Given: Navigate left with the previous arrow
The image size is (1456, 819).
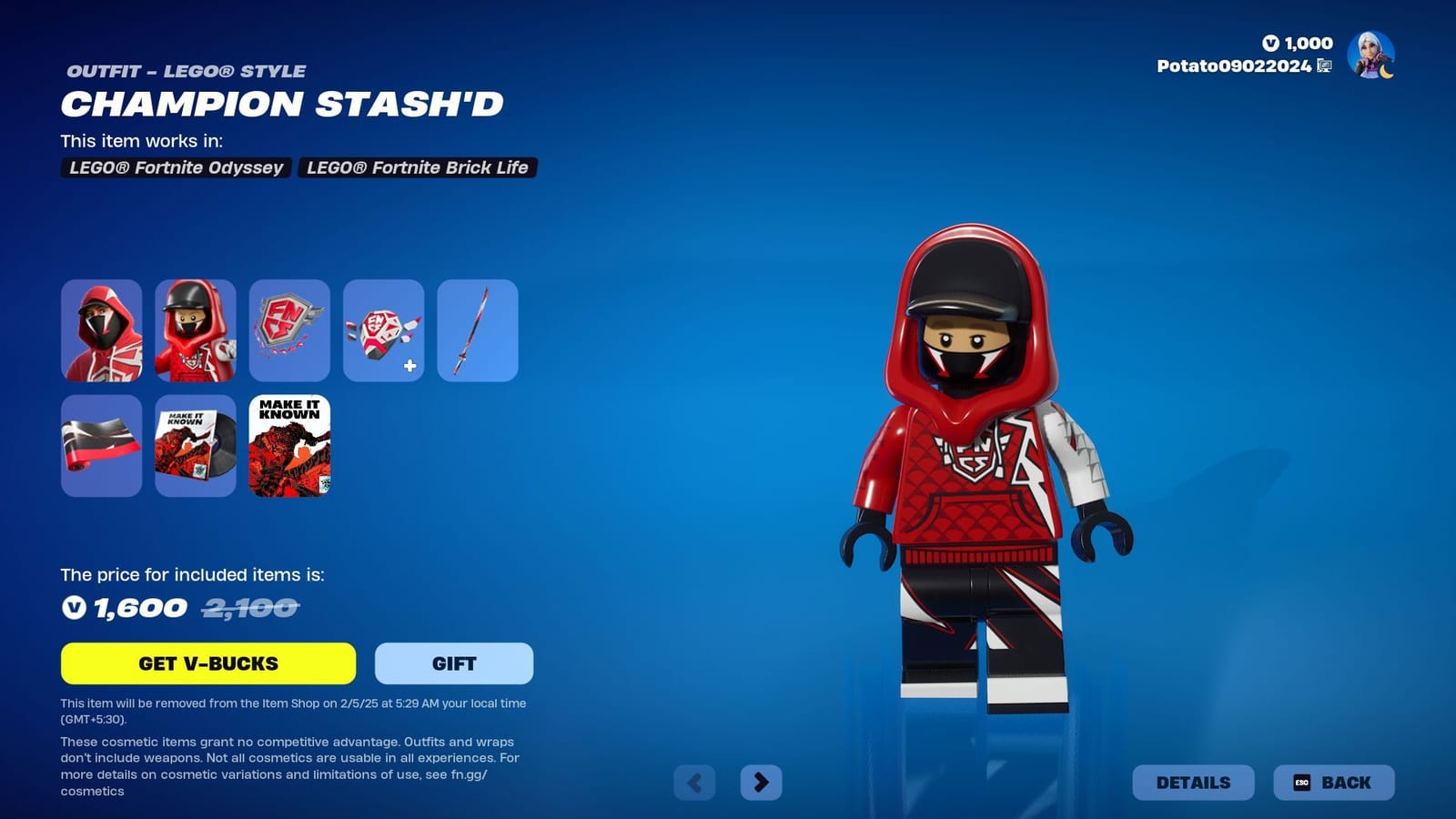Looking at the screenshot, I should [x=694, y=782].
